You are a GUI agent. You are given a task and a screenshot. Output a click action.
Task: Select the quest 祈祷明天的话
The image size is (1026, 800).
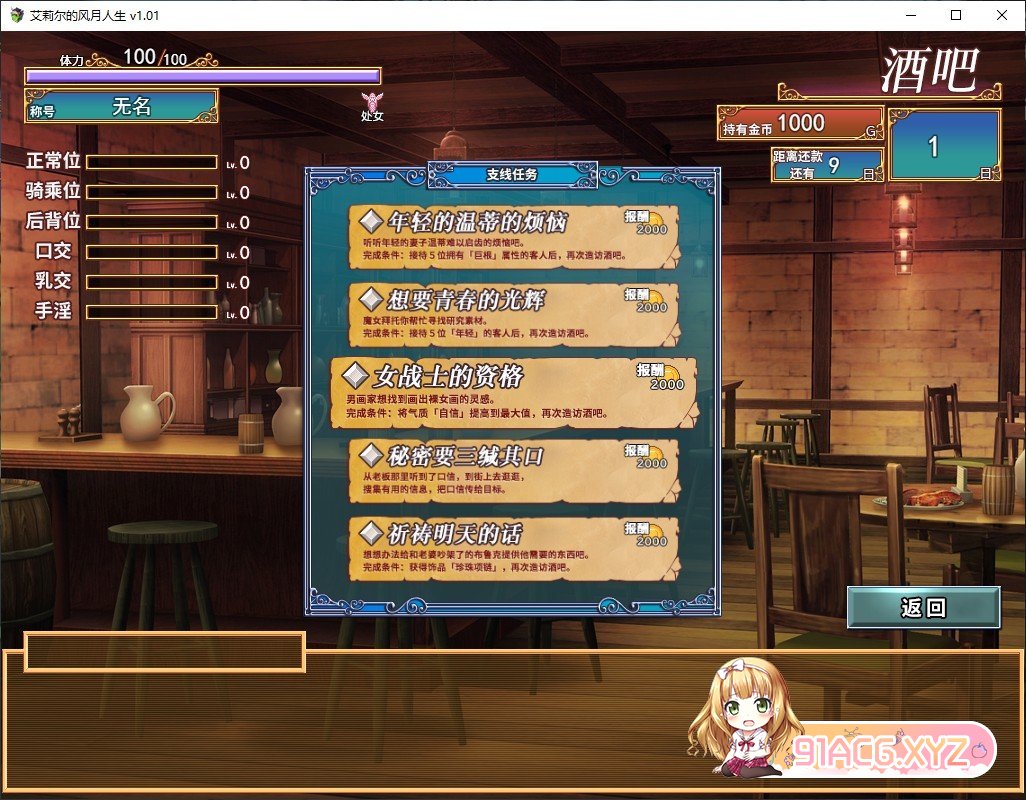click(512, 549)
